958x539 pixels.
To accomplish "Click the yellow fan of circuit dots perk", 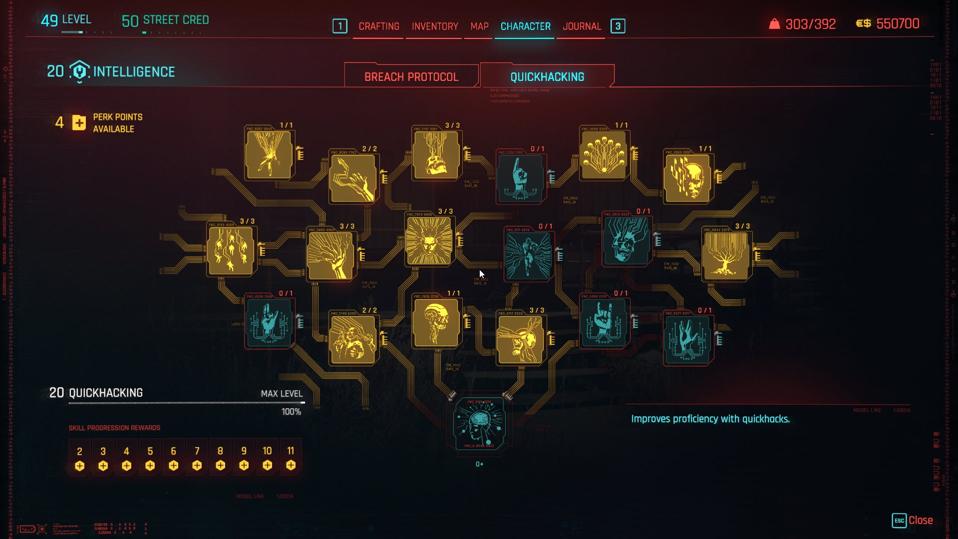I will tap(604, 154).
